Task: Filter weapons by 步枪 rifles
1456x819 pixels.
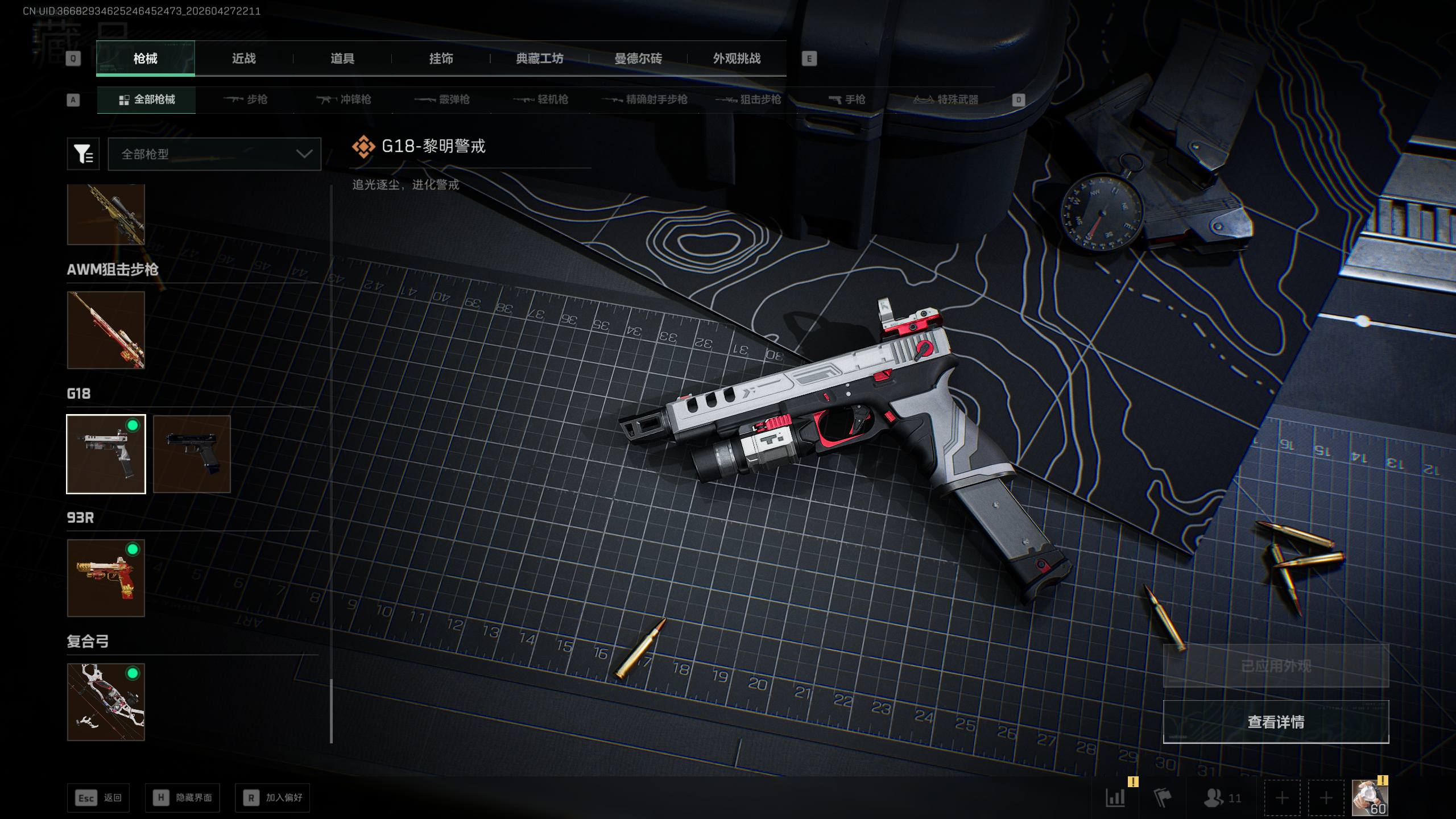Action: click(x=245, y=100)
